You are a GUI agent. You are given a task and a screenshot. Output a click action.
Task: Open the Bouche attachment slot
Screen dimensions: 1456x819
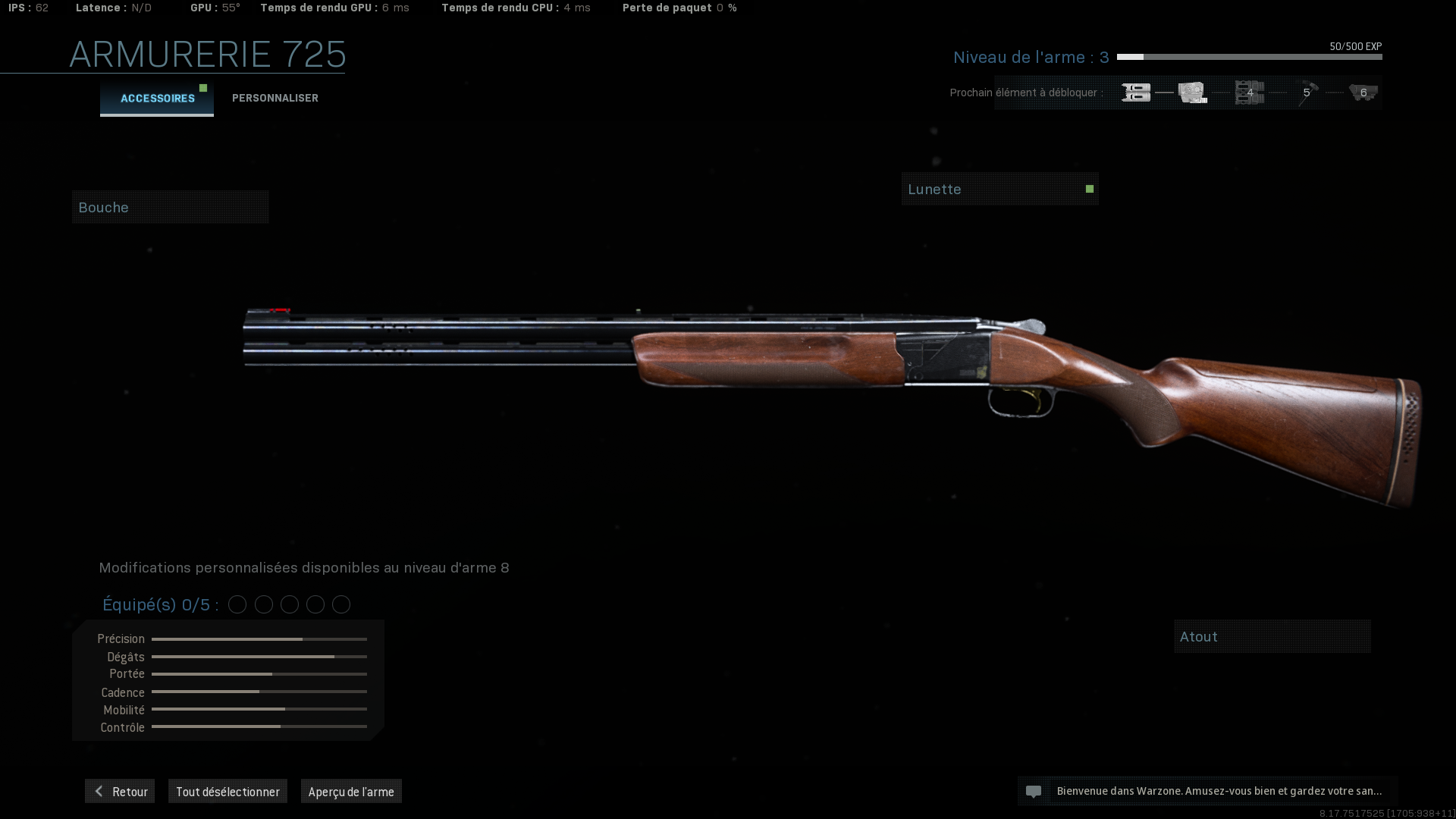tap(170, 206)
